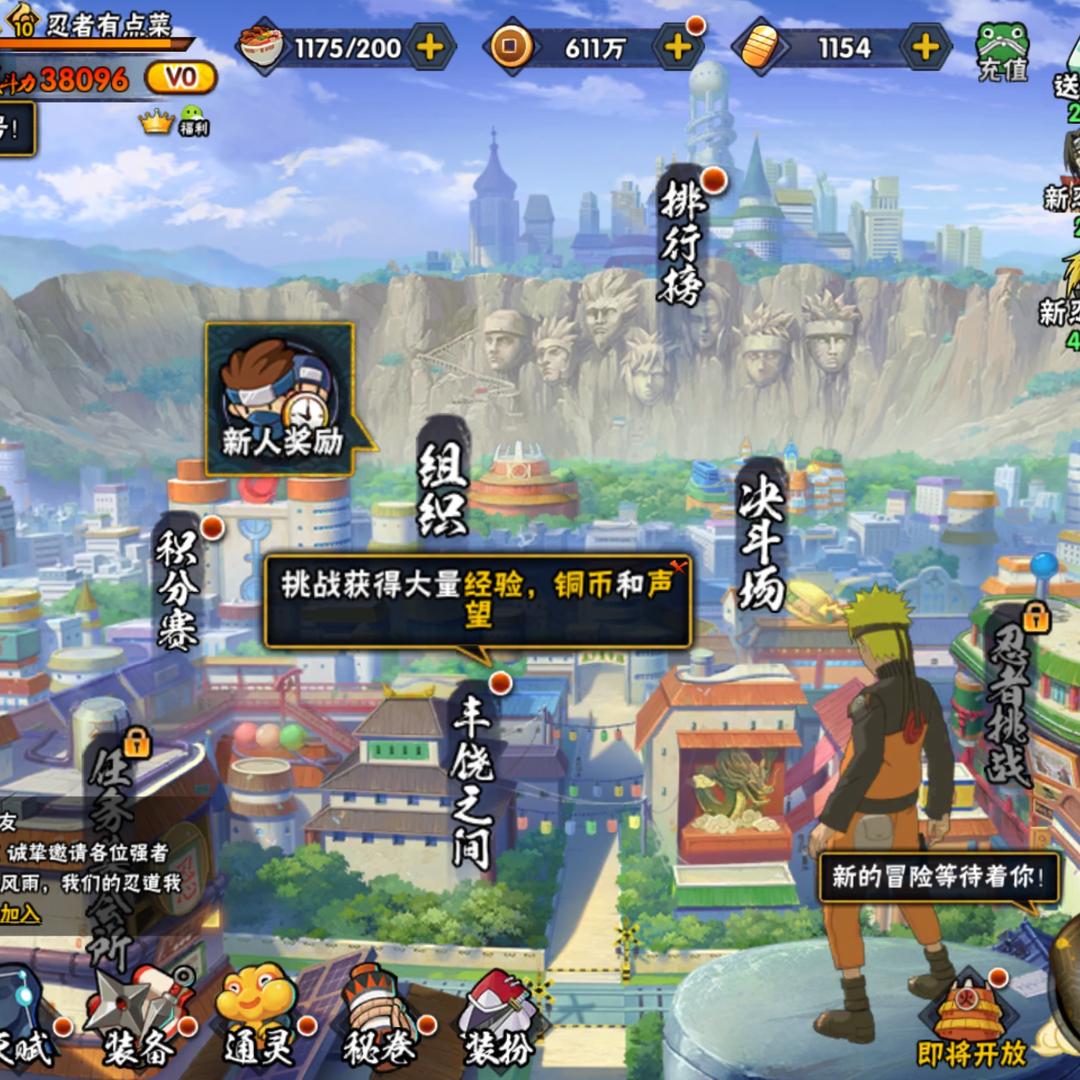Add more ramen stamina with plus button
This screenshot has height=1080, width=1080.
coord(430,47)
